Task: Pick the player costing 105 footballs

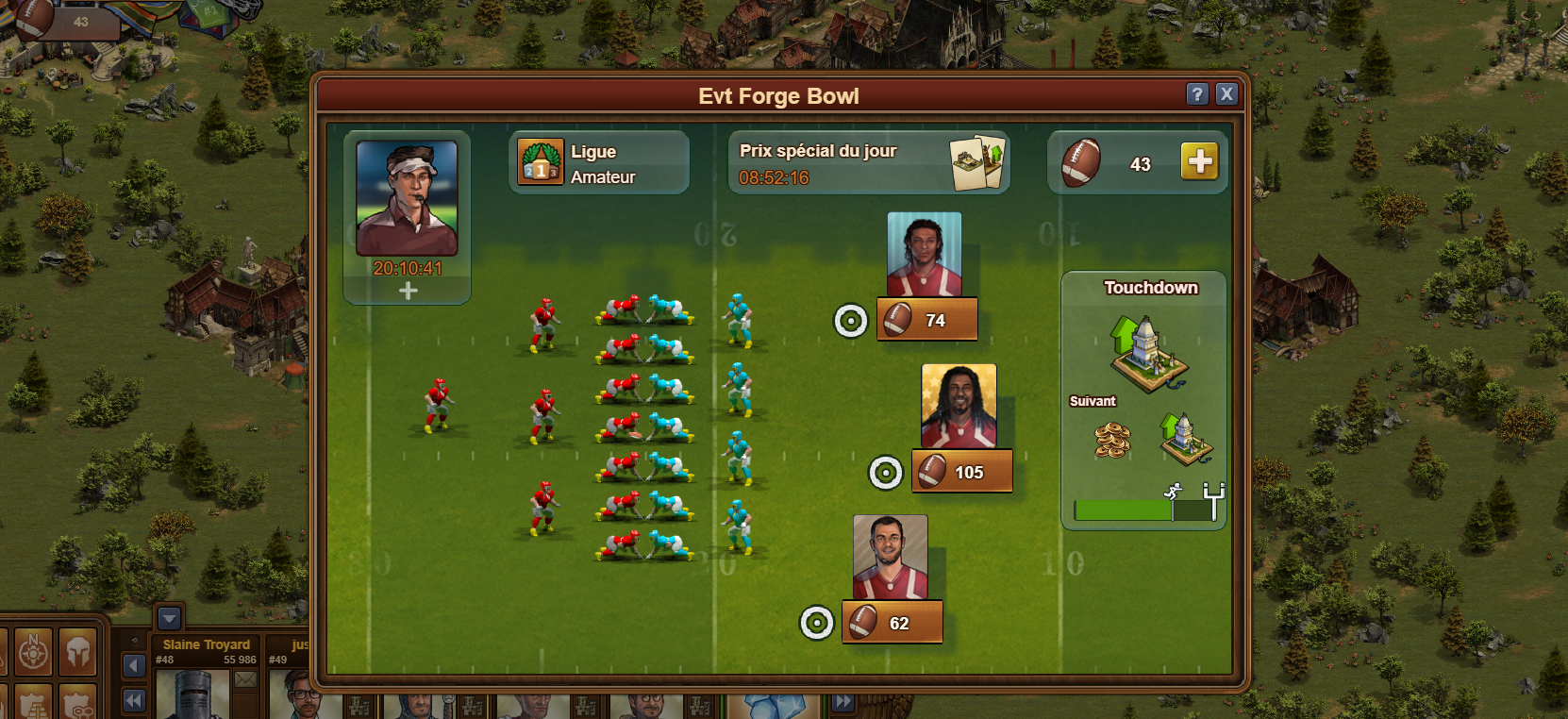Action: coord(961,472)
